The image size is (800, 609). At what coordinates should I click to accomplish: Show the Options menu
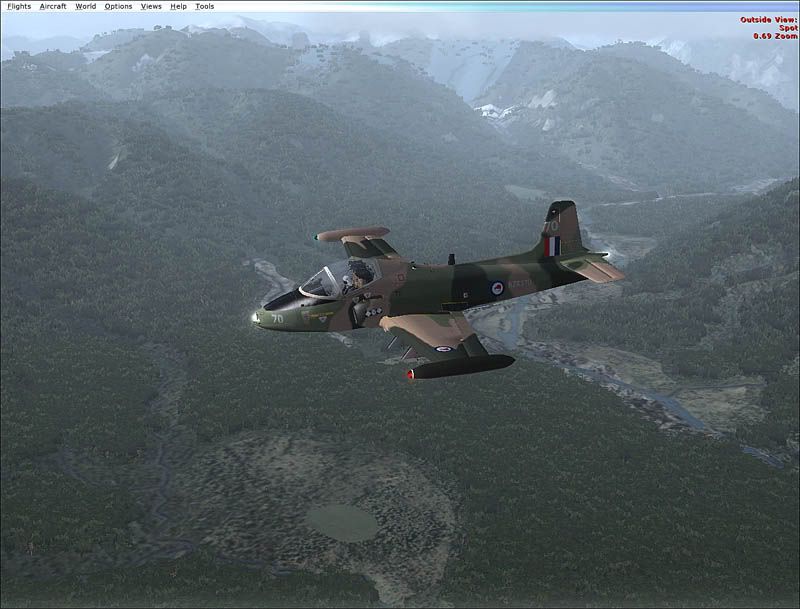pos(118,6)
